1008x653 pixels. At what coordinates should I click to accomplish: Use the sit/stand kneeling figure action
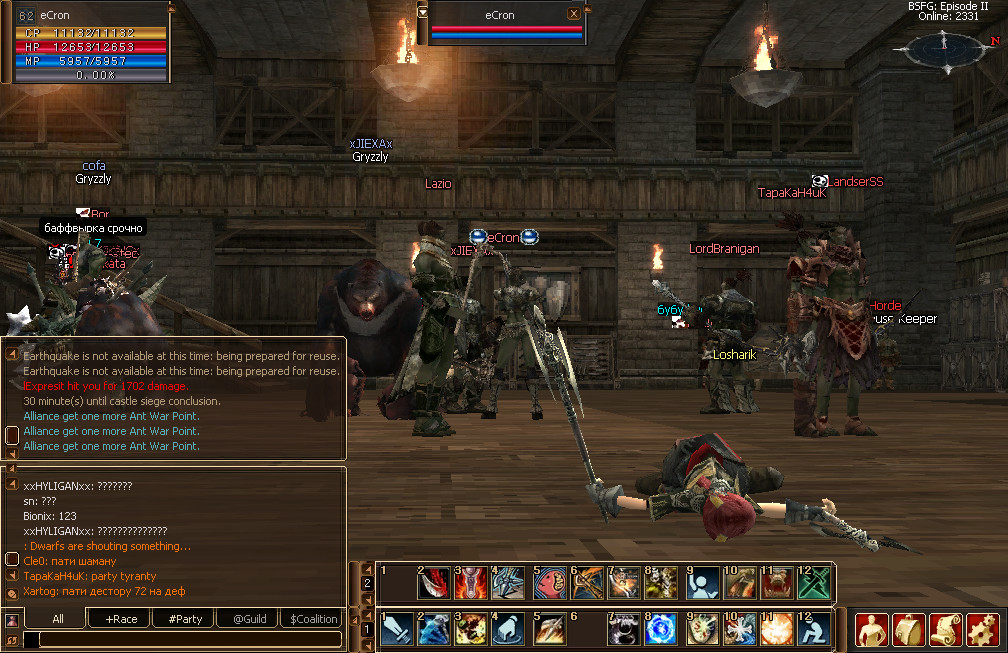coord(814,630)
